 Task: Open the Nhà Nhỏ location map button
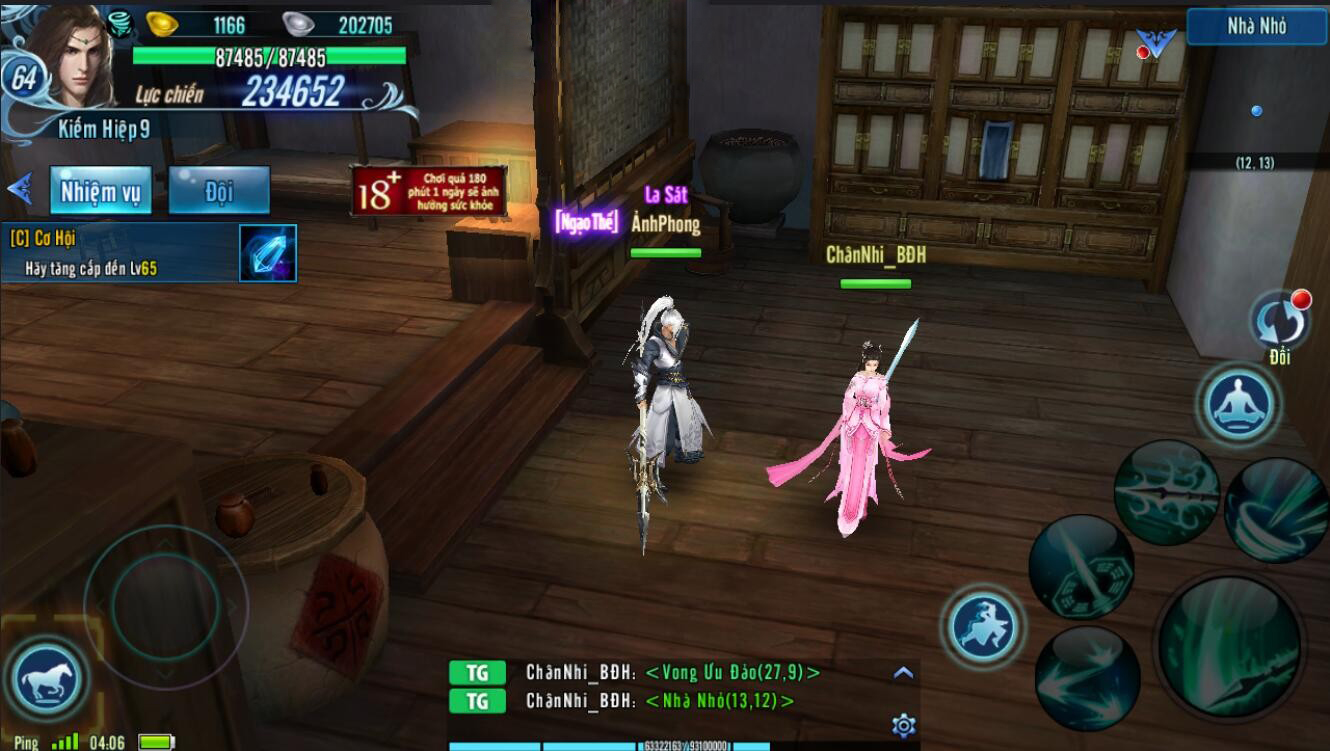point(1256,27)
